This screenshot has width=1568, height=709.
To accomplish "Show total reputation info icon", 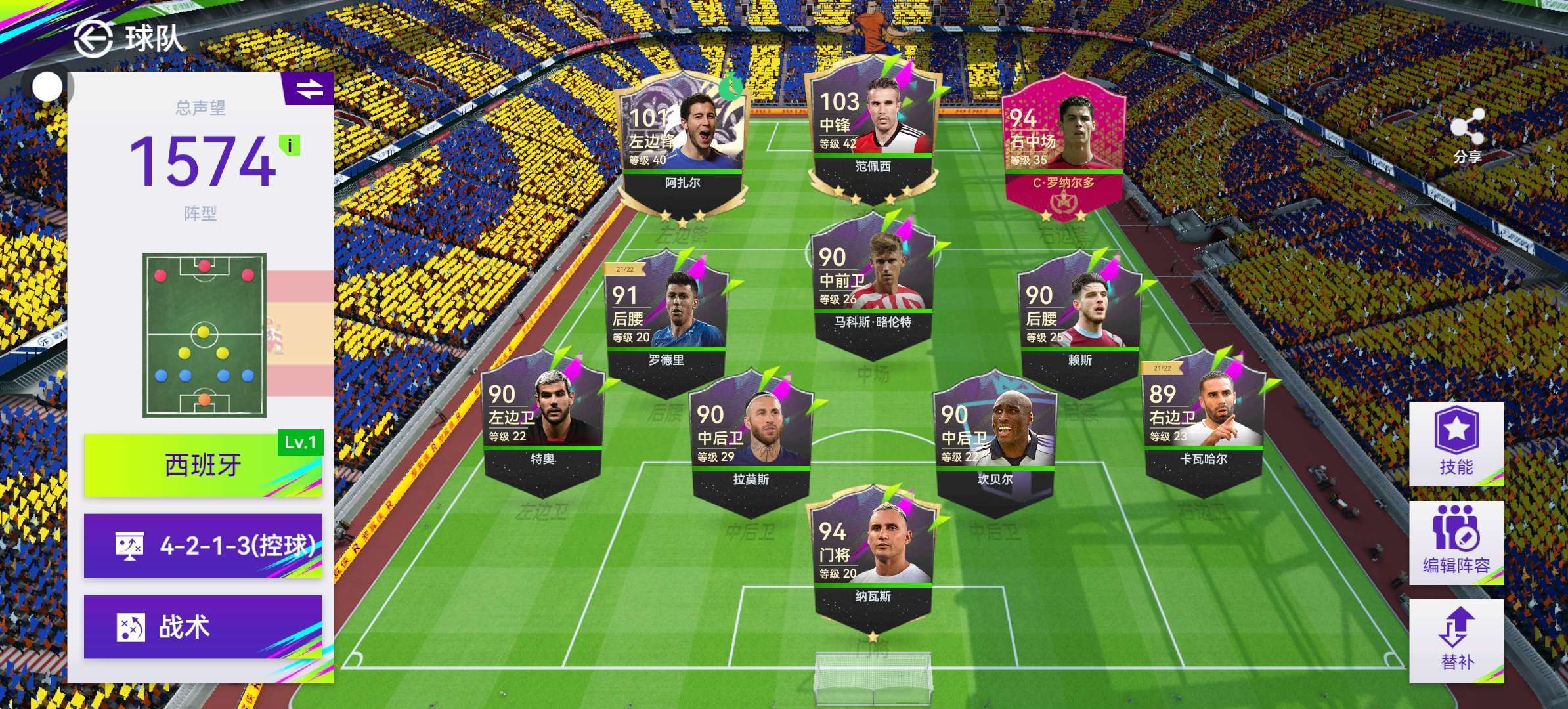I will (290, 145).
